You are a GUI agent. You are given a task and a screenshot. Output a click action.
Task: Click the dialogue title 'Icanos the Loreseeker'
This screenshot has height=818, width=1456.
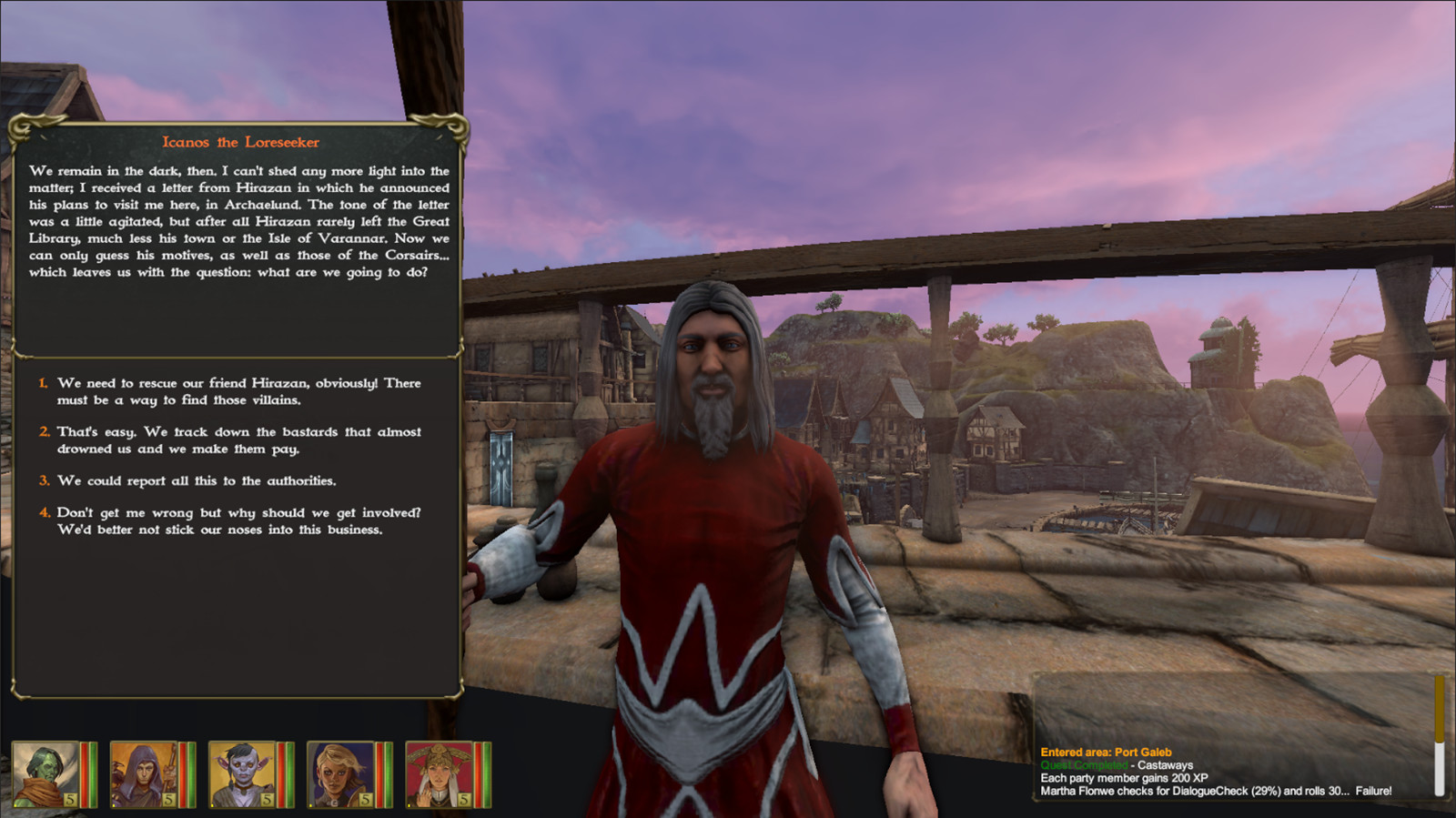[x=239, y=142]
